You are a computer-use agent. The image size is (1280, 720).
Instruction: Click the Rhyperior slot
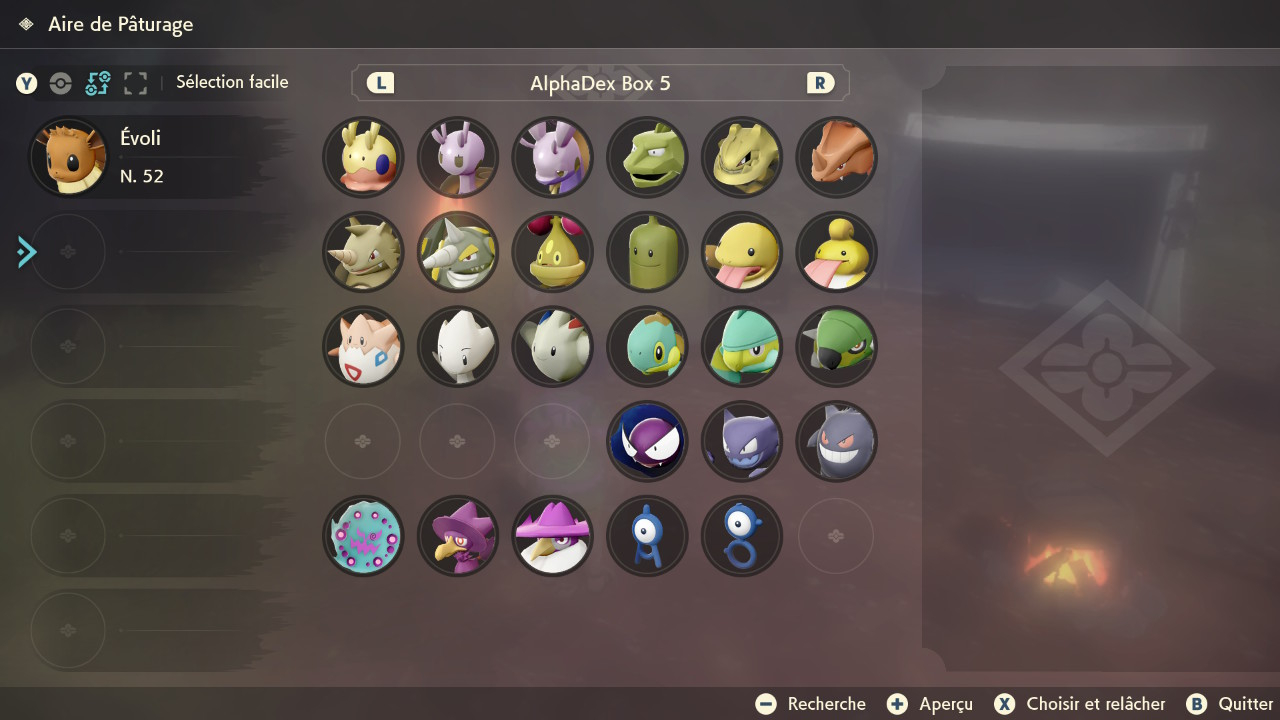point(458,252)
